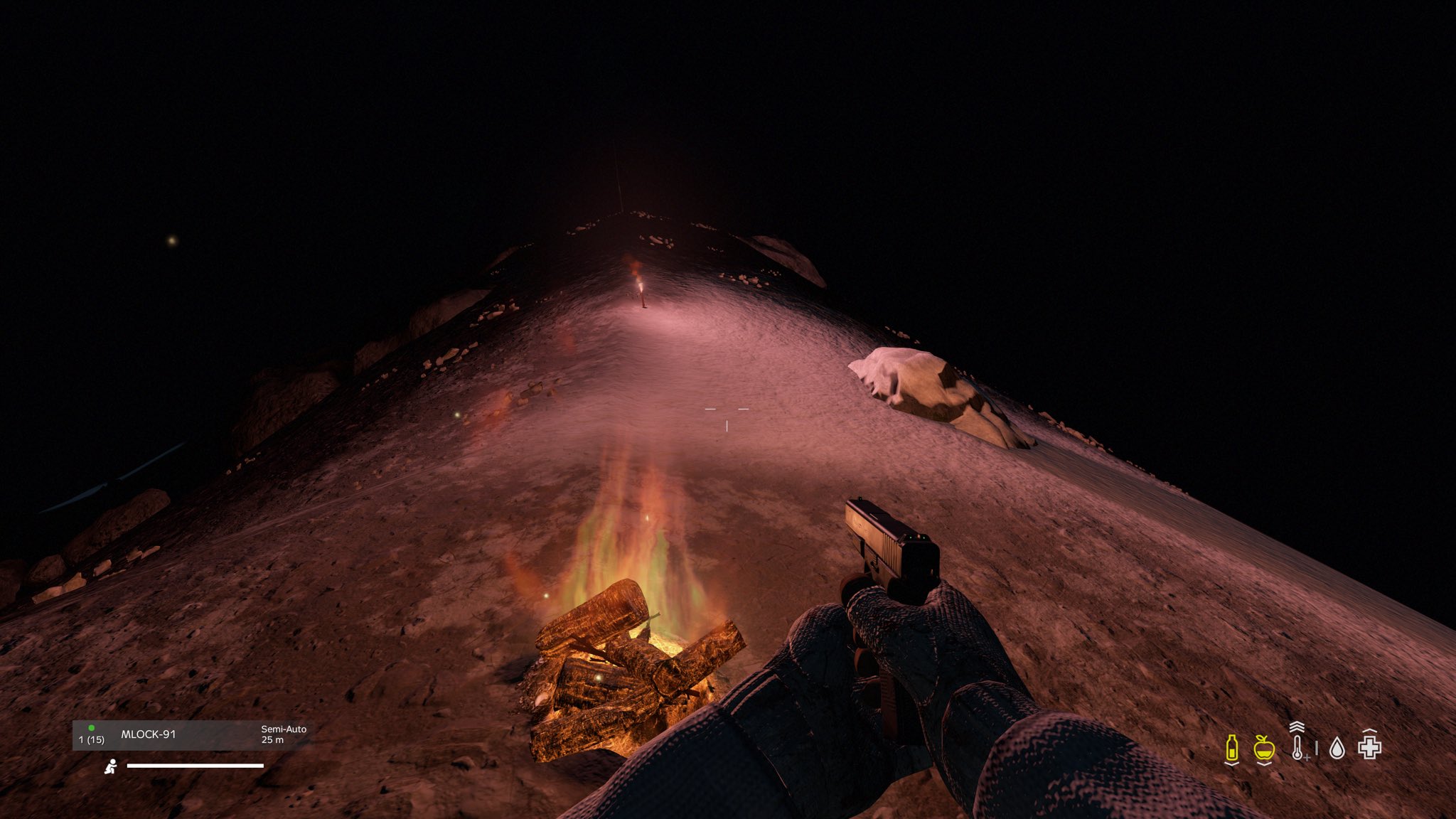Click the blood drop status icon
1456x819 pixels.
pos(1337,748)
